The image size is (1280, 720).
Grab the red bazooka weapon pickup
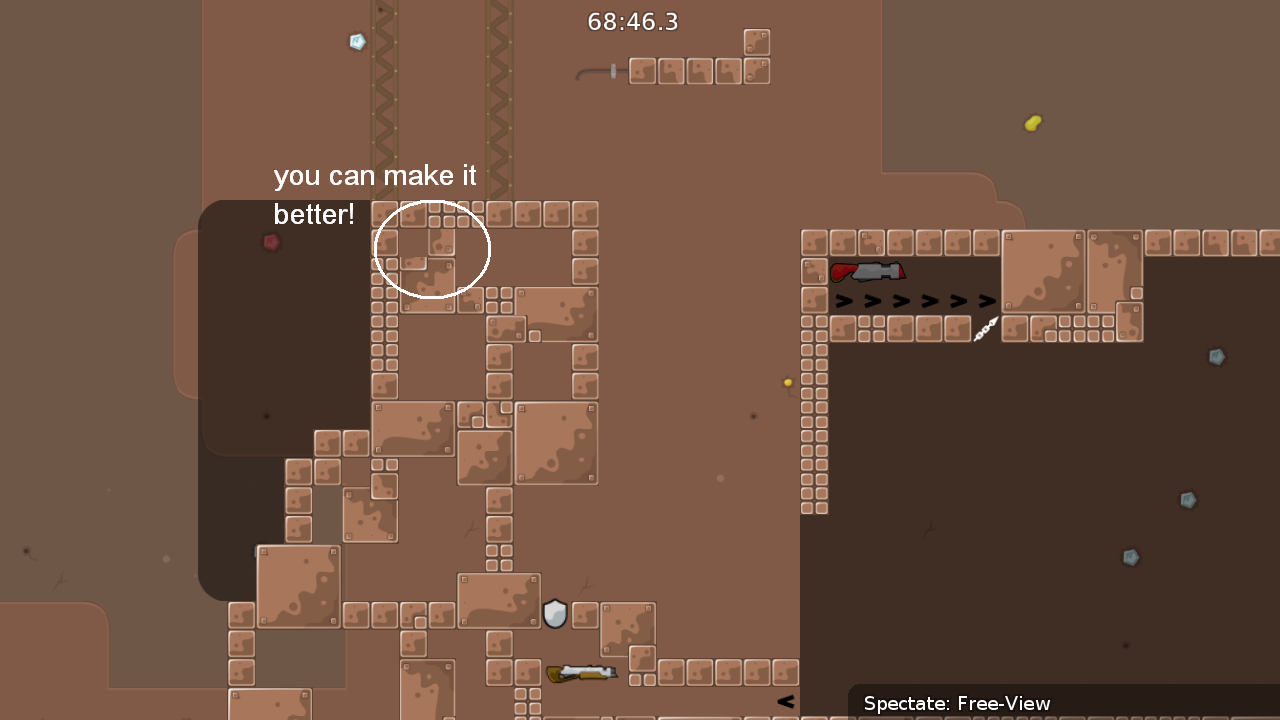(868, 271)
